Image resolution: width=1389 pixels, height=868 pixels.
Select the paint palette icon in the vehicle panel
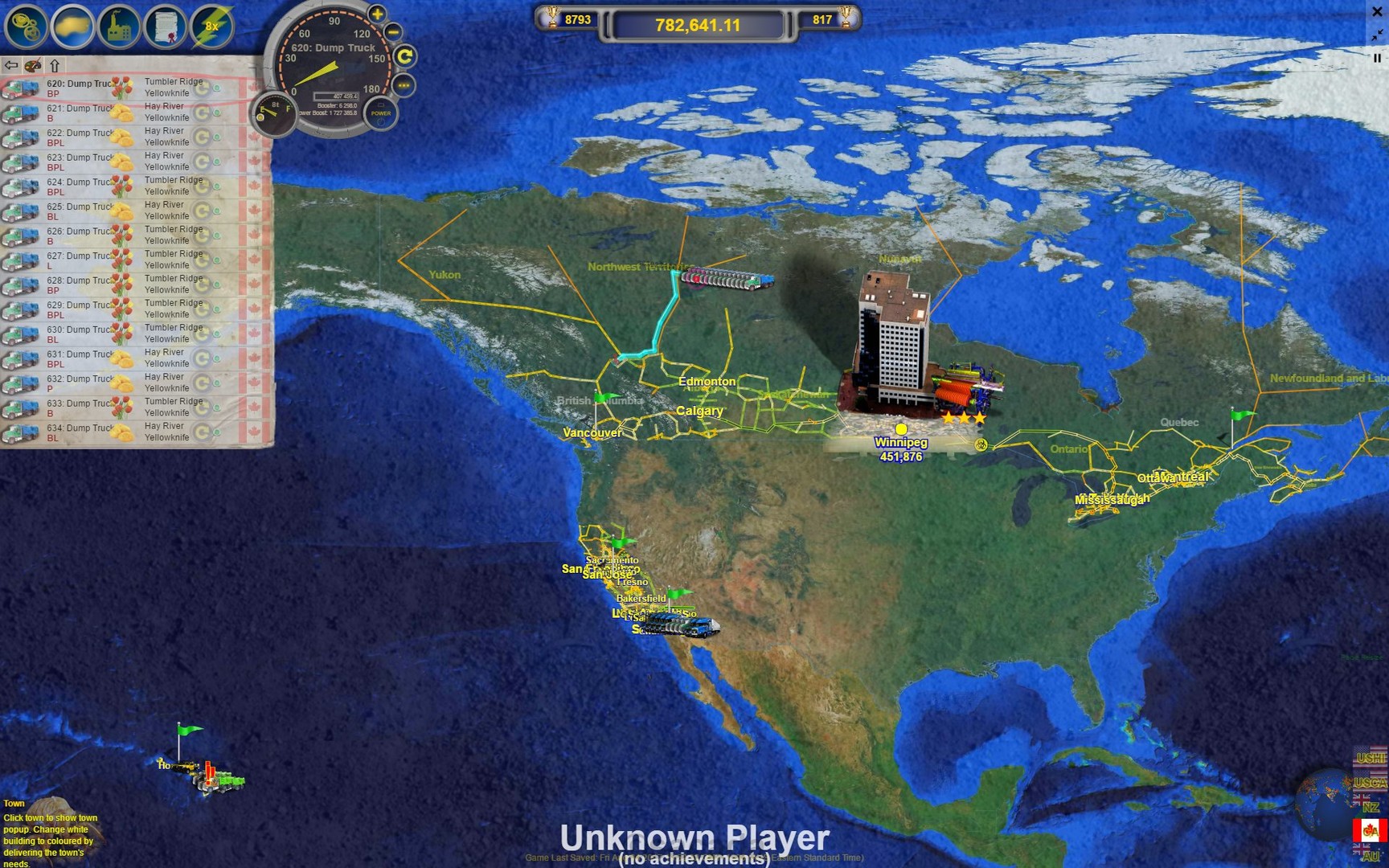click(x=32, y=66)
